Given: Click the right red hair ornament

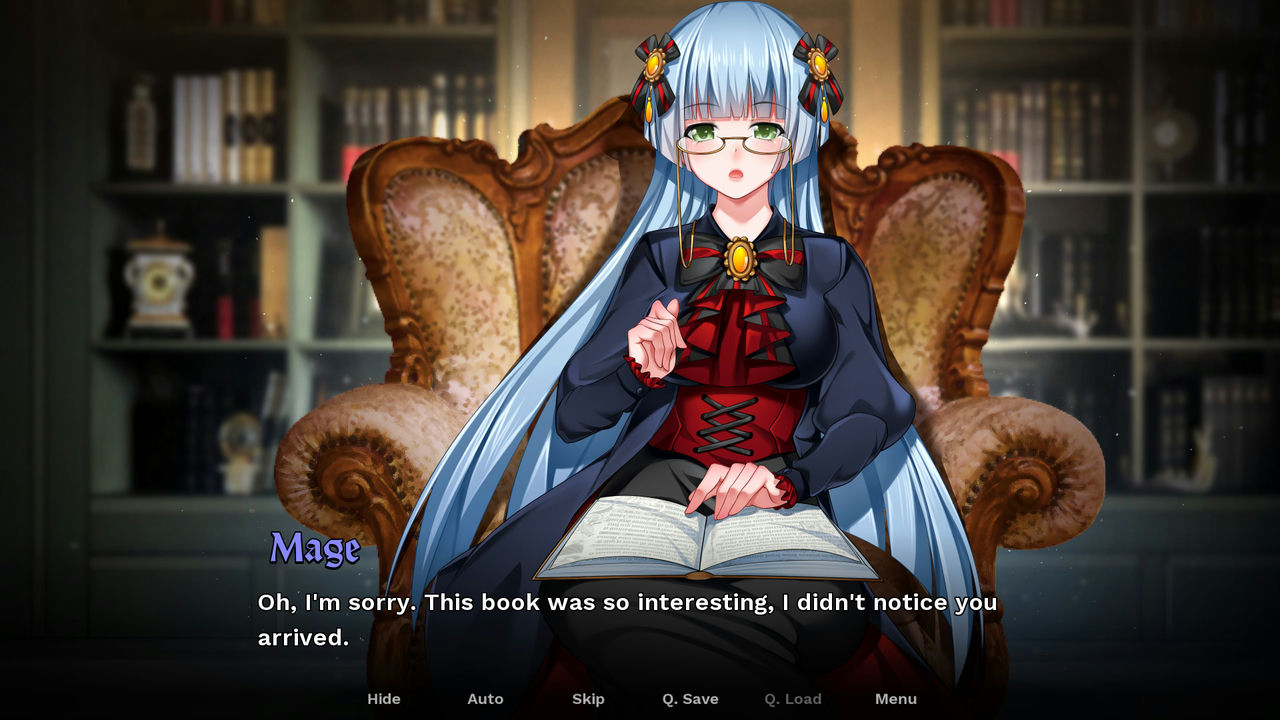Looking at the screenshot, I should coord(817,65).
